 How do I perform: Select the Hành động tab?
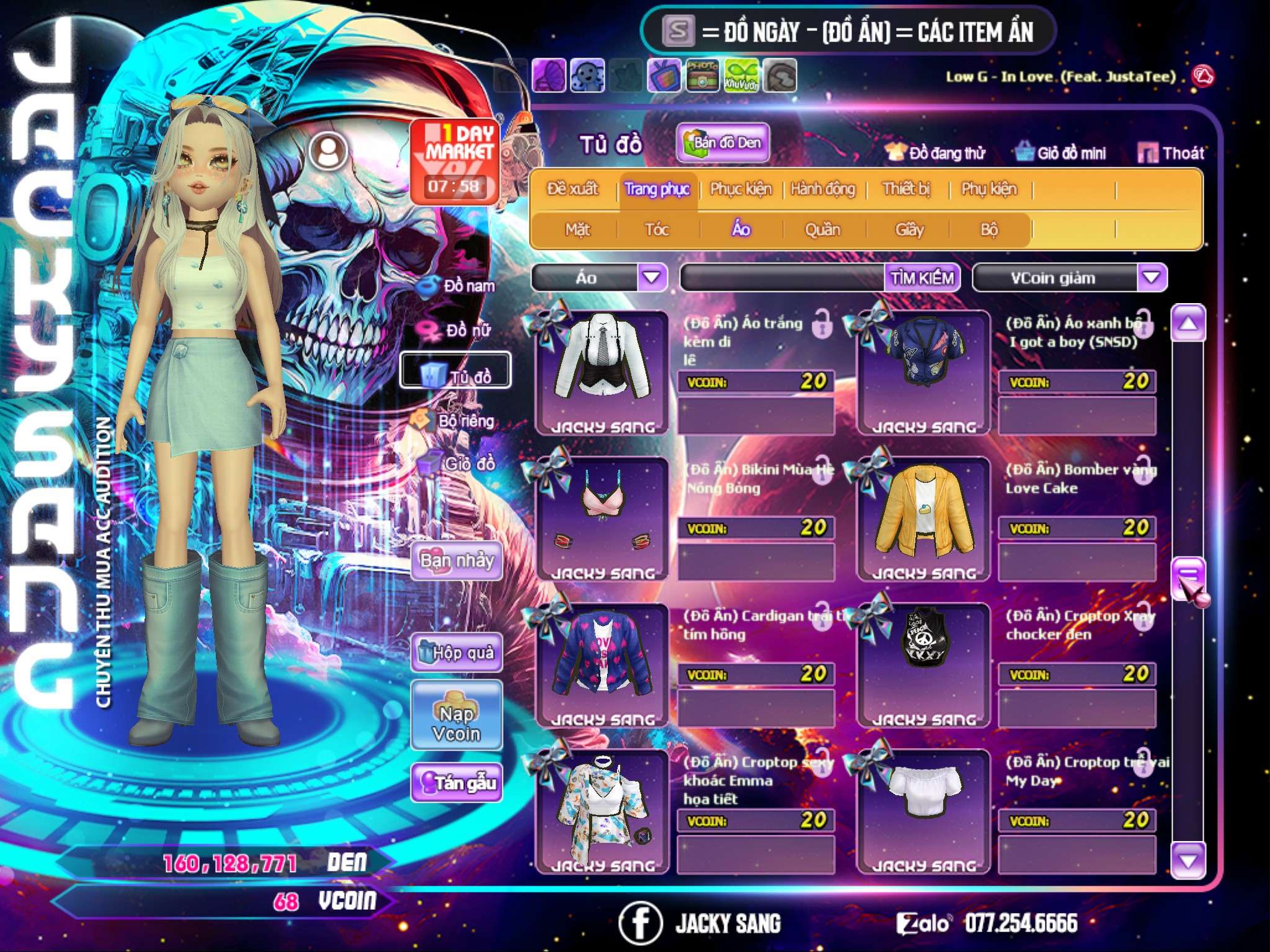click(x=822, y=189)
